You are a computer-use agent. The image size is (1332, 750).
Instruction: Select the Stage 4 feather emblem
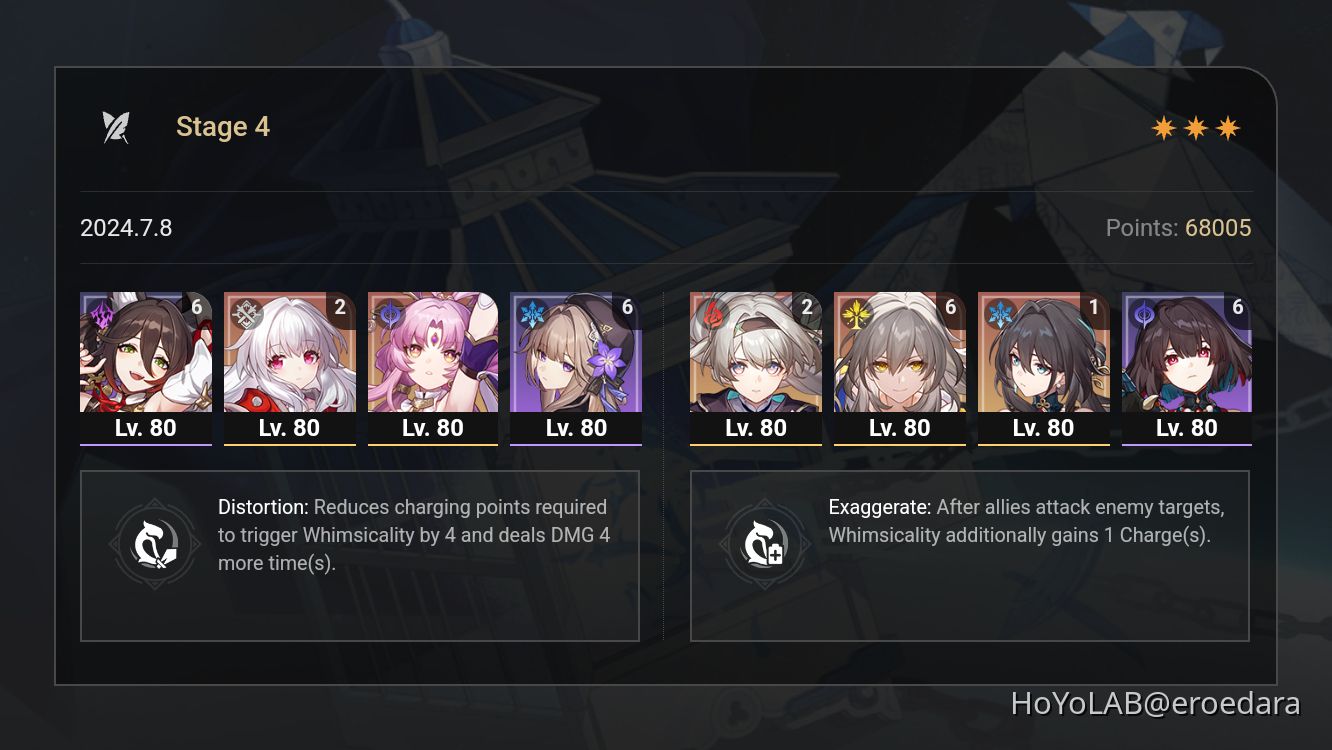click(113, 125)
